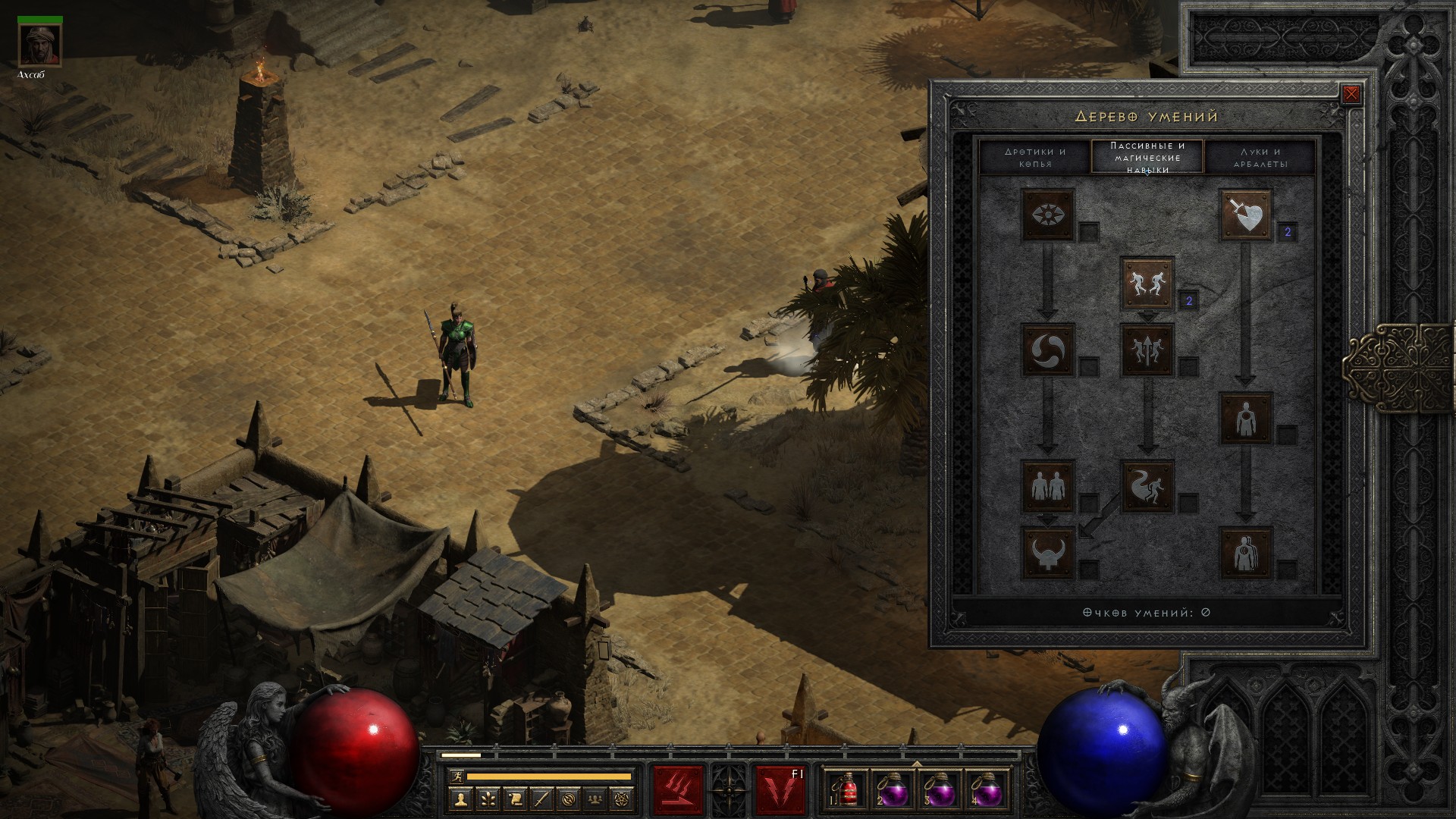
Task: Select the Пассивные и магические навыки tab
Action: point(1147,157)
